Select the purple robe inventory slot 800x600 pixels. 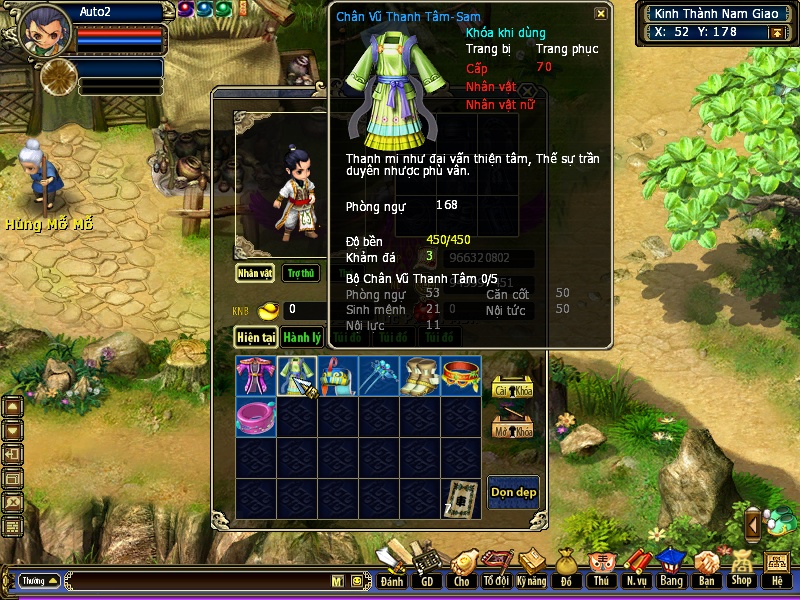(255, 375)
